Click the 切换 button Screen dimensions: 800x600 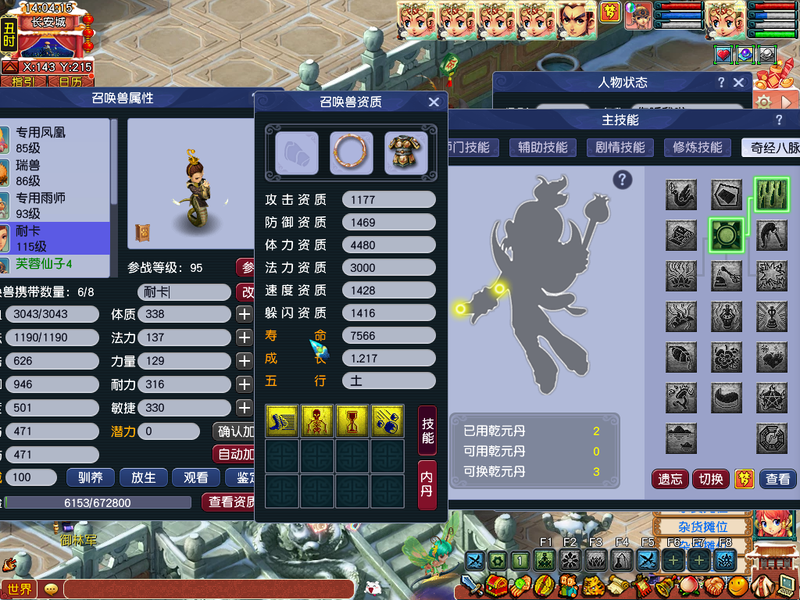(710, 479)
